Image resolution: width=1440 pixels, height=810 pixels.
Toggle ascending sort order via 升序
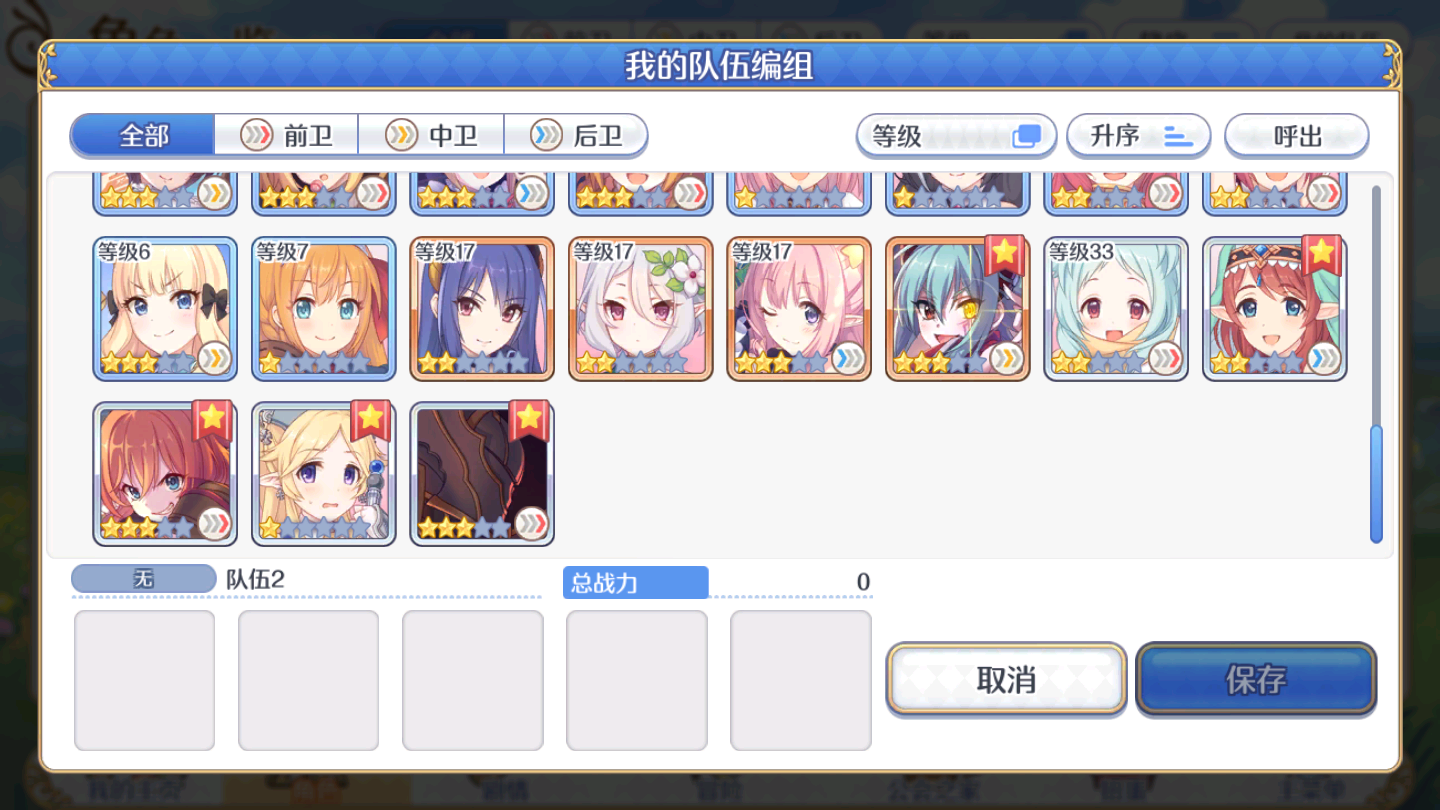(x=1139, y=135)
